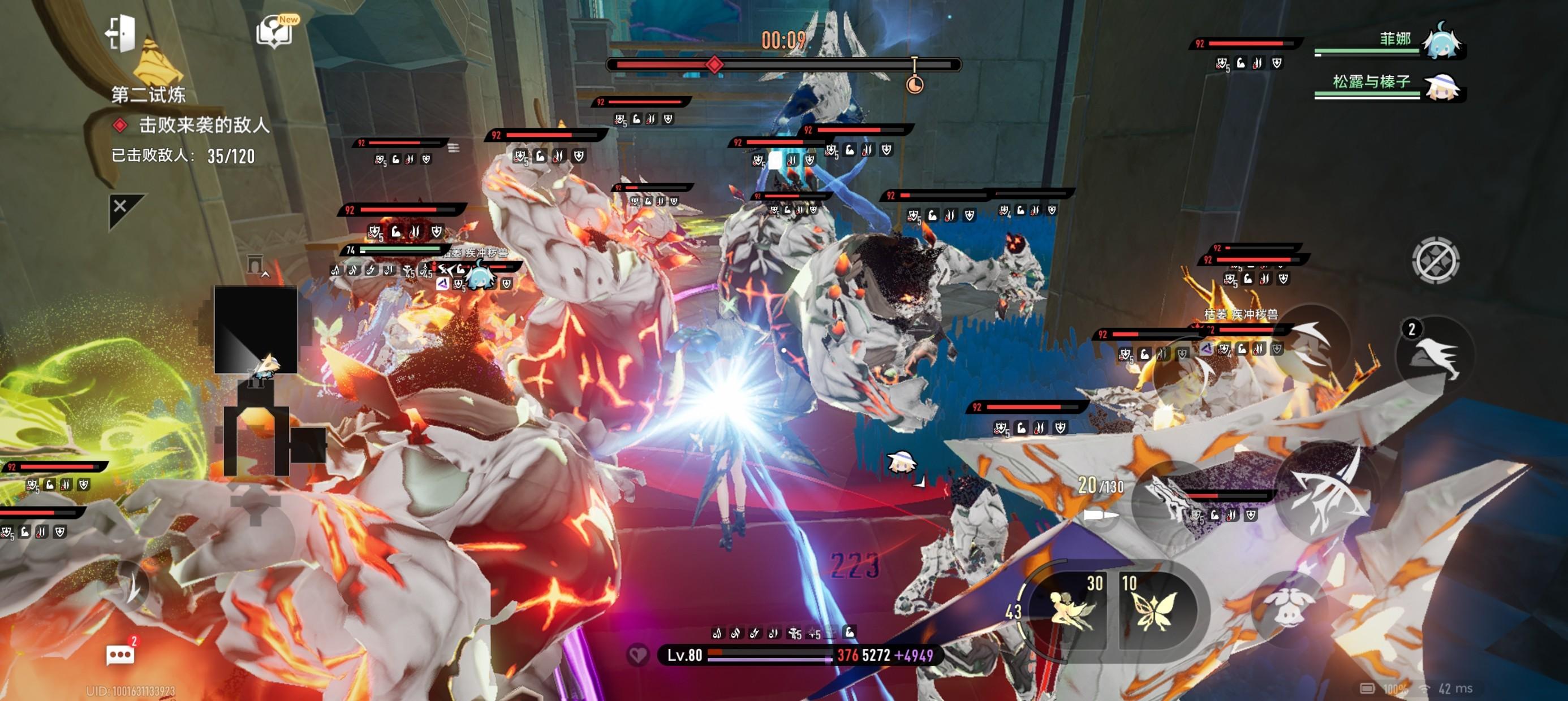Screen dimensions: 1568x701
Task: Toggle the crossed-out target lock icon
Action: 1435,261
